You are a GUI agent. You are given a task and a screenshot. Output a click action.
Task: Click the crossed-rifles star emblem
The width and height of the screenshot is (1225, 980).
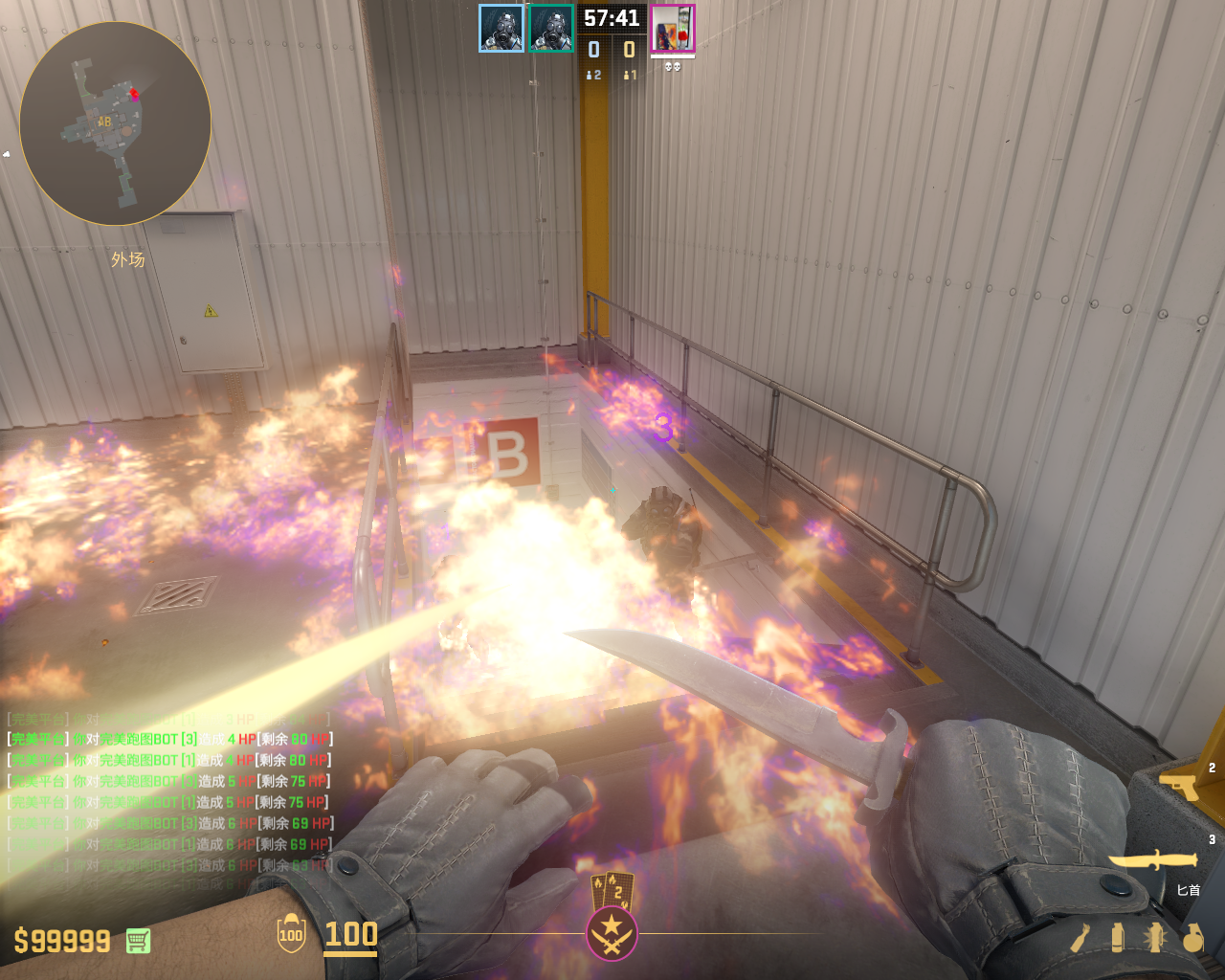(x=612, y=933)
